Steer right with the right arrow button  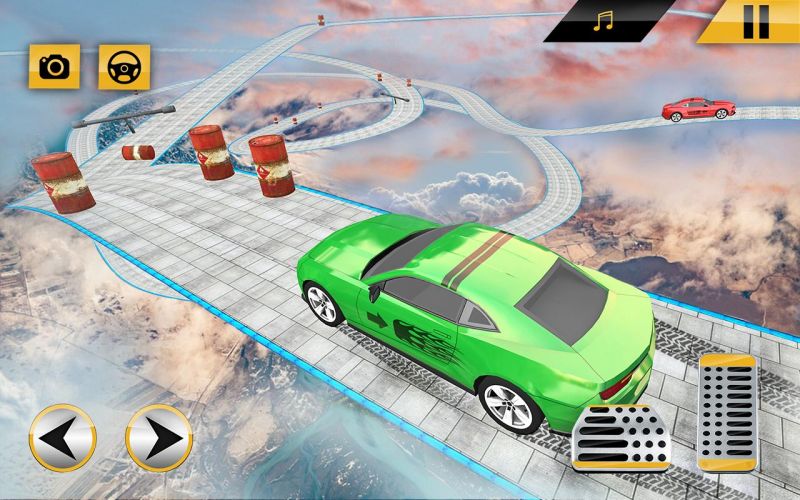click(x=158, y=437)
